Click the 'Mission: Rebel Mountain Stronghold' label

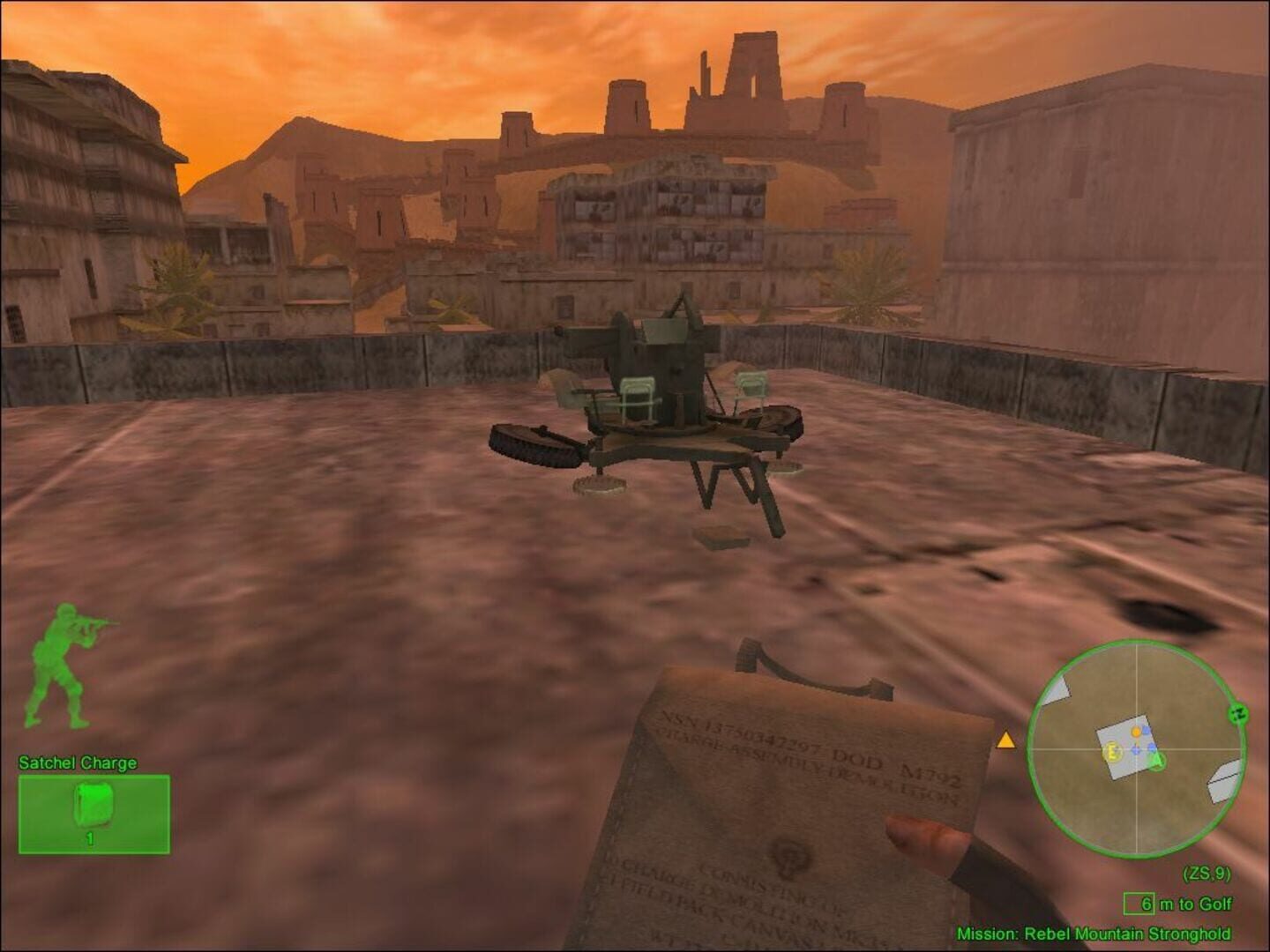coord(1094,931)
